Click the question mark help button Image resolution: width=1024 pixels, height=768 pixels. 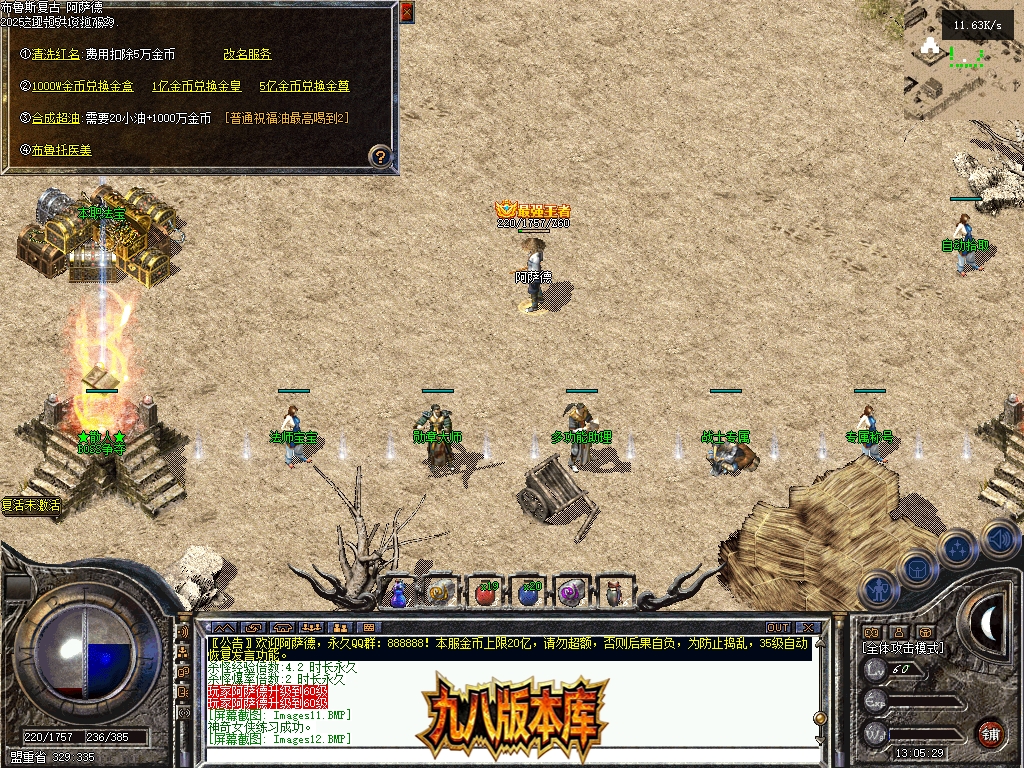click(380, 157)
